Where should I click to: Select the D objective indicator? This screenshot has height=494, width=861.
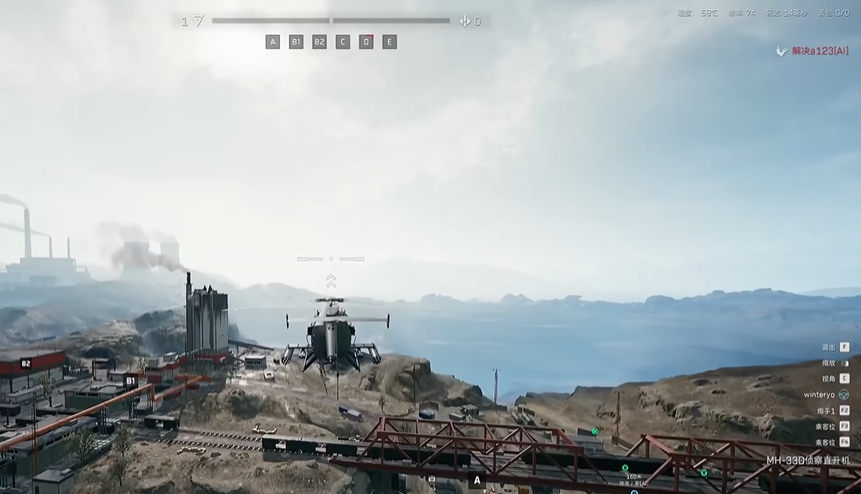click(366, 42)
